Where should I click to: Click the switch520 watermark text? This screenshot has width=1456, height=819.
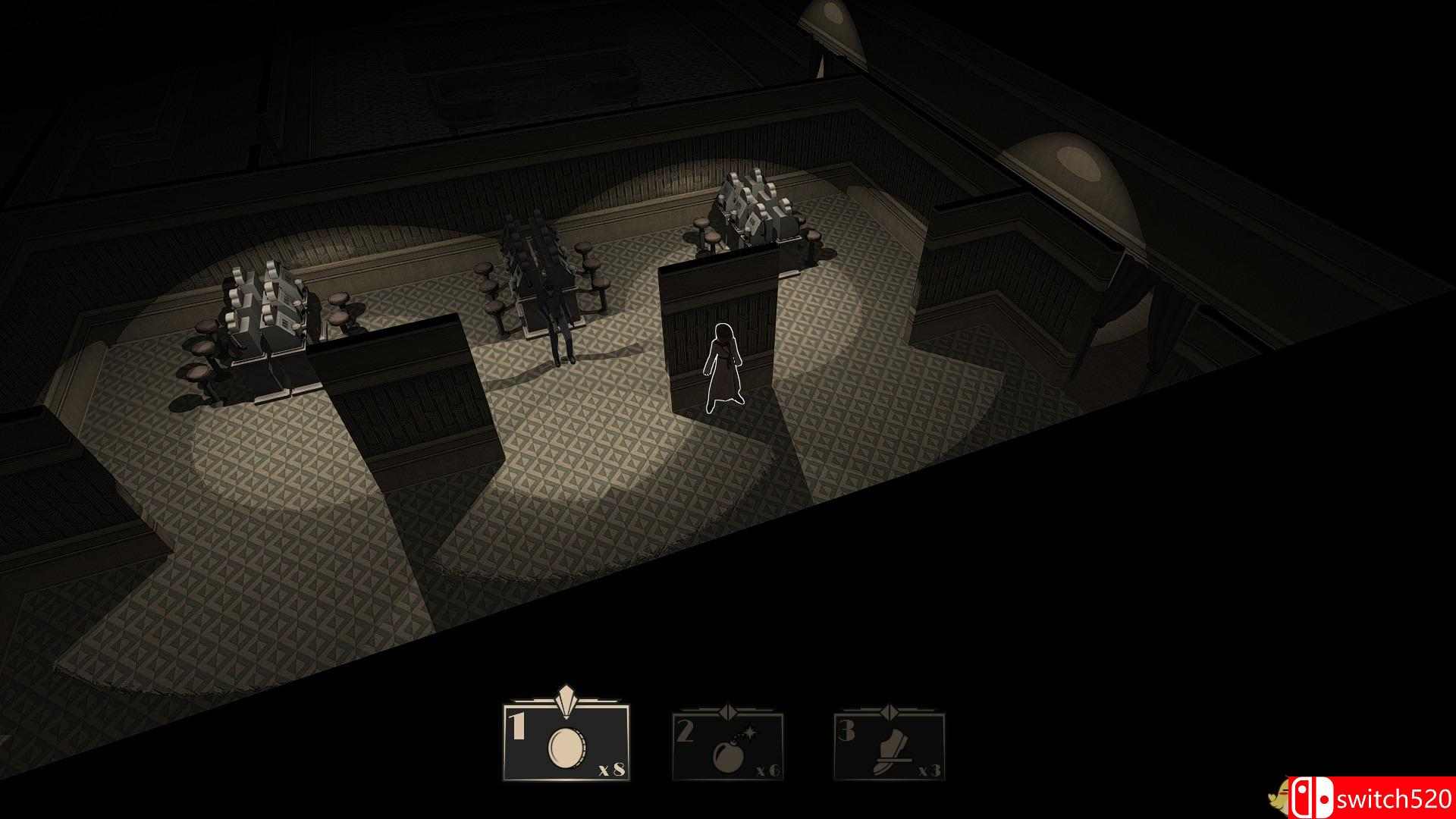click(1395, 794)
